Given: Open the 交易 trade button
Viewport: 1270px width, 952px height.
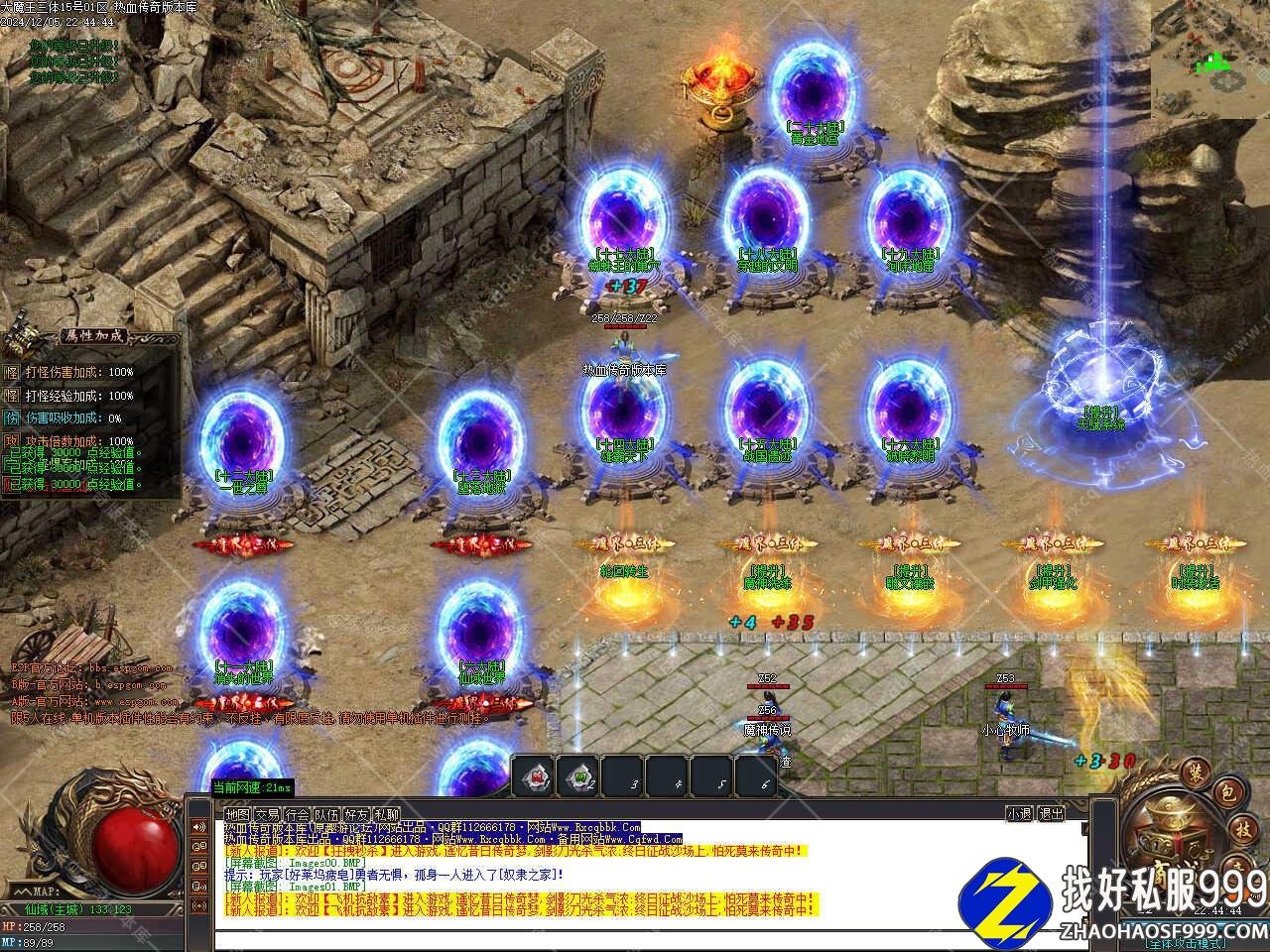Looking at the screenshot, I should 266,813.
